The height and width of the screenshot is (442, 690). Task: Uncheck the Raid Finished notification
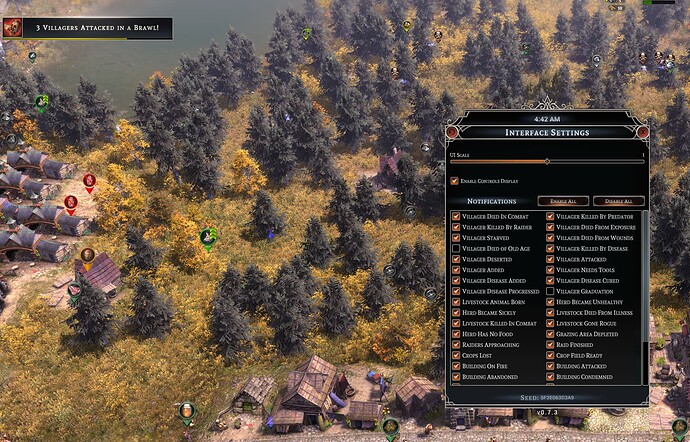(x=550, y=344)
